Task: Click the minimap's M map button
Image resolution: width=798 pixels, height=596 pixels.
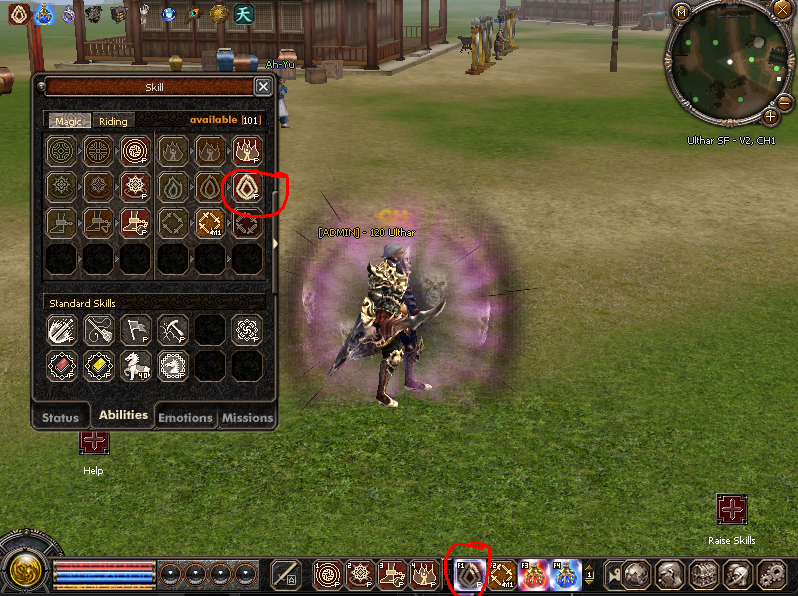Action: [x=681, y=13]
